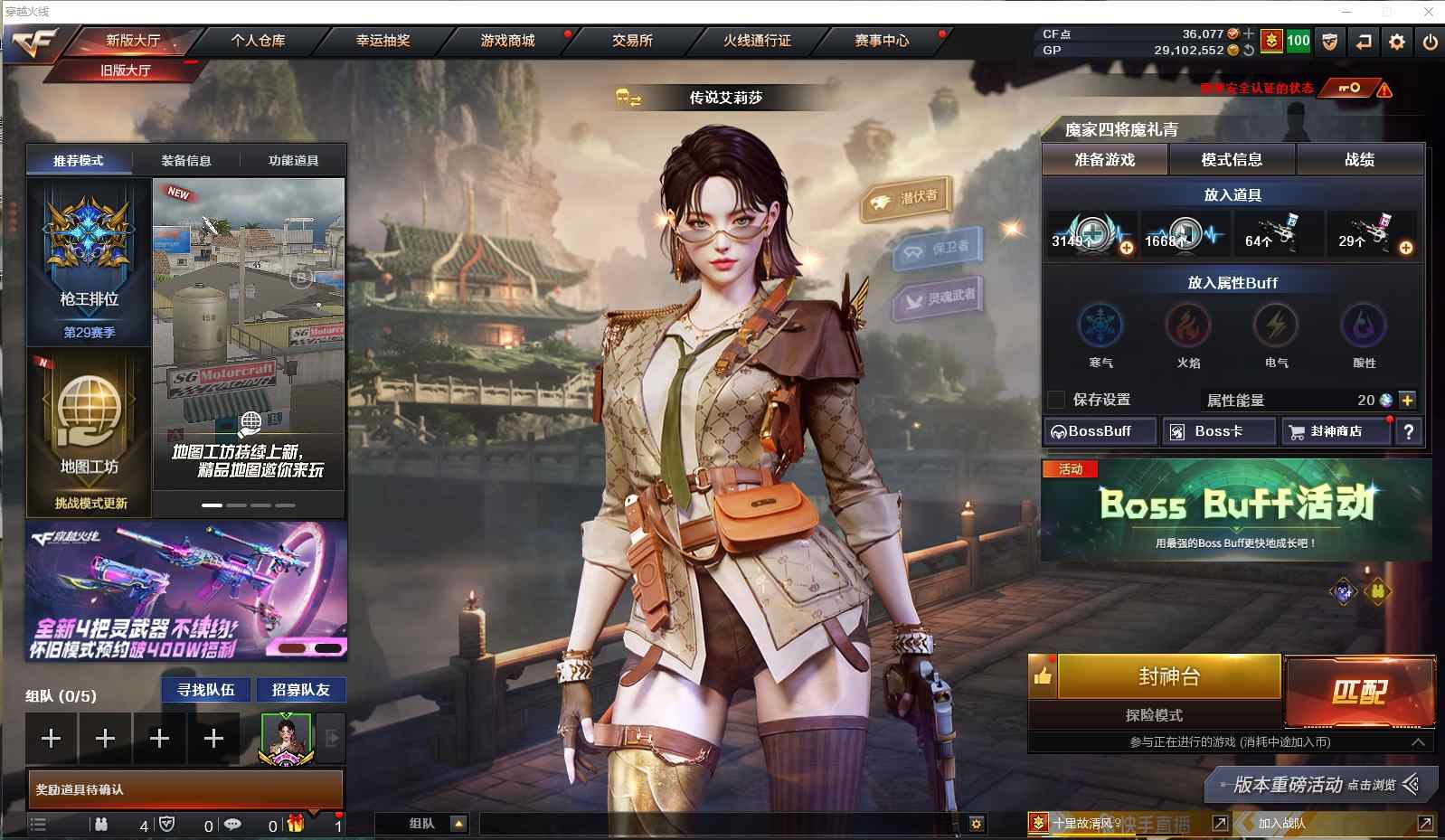Switch to 旧版大厅 old lobby
This screenshot has width=1445, height=840.
click(126, 71)
